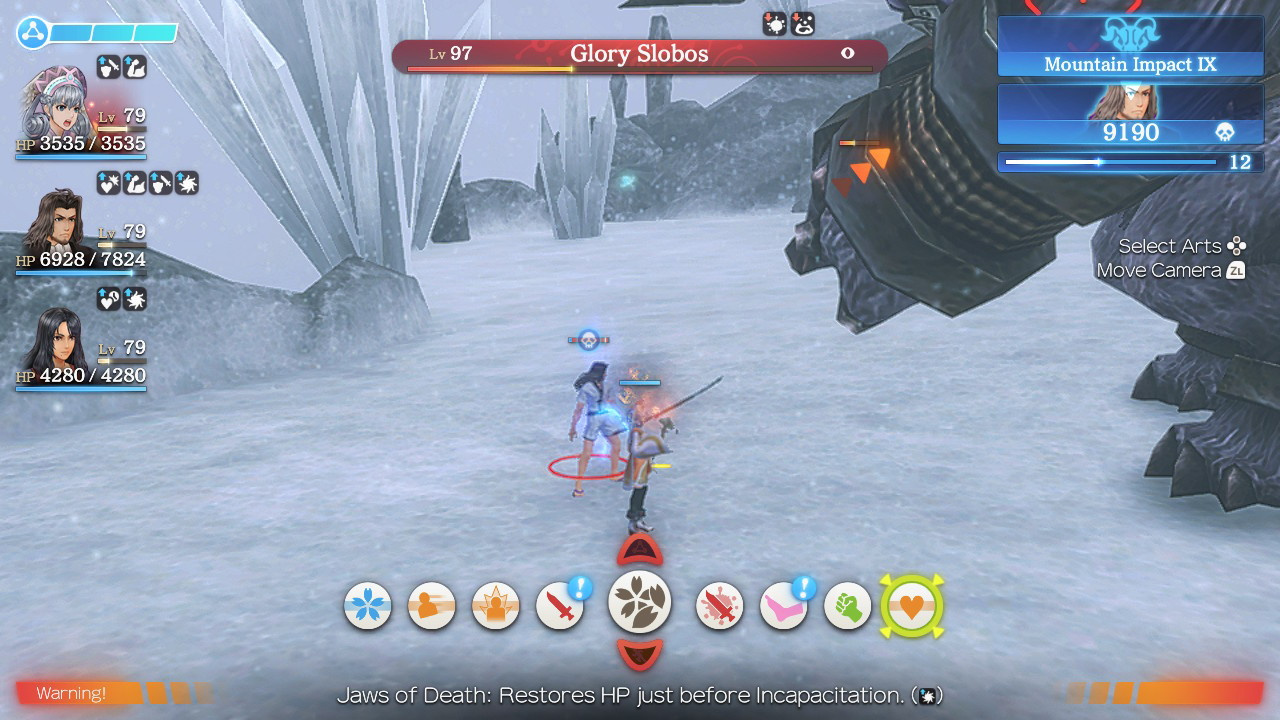Select the green fist art icon
Screen dimensions: 1280x720
847,605
